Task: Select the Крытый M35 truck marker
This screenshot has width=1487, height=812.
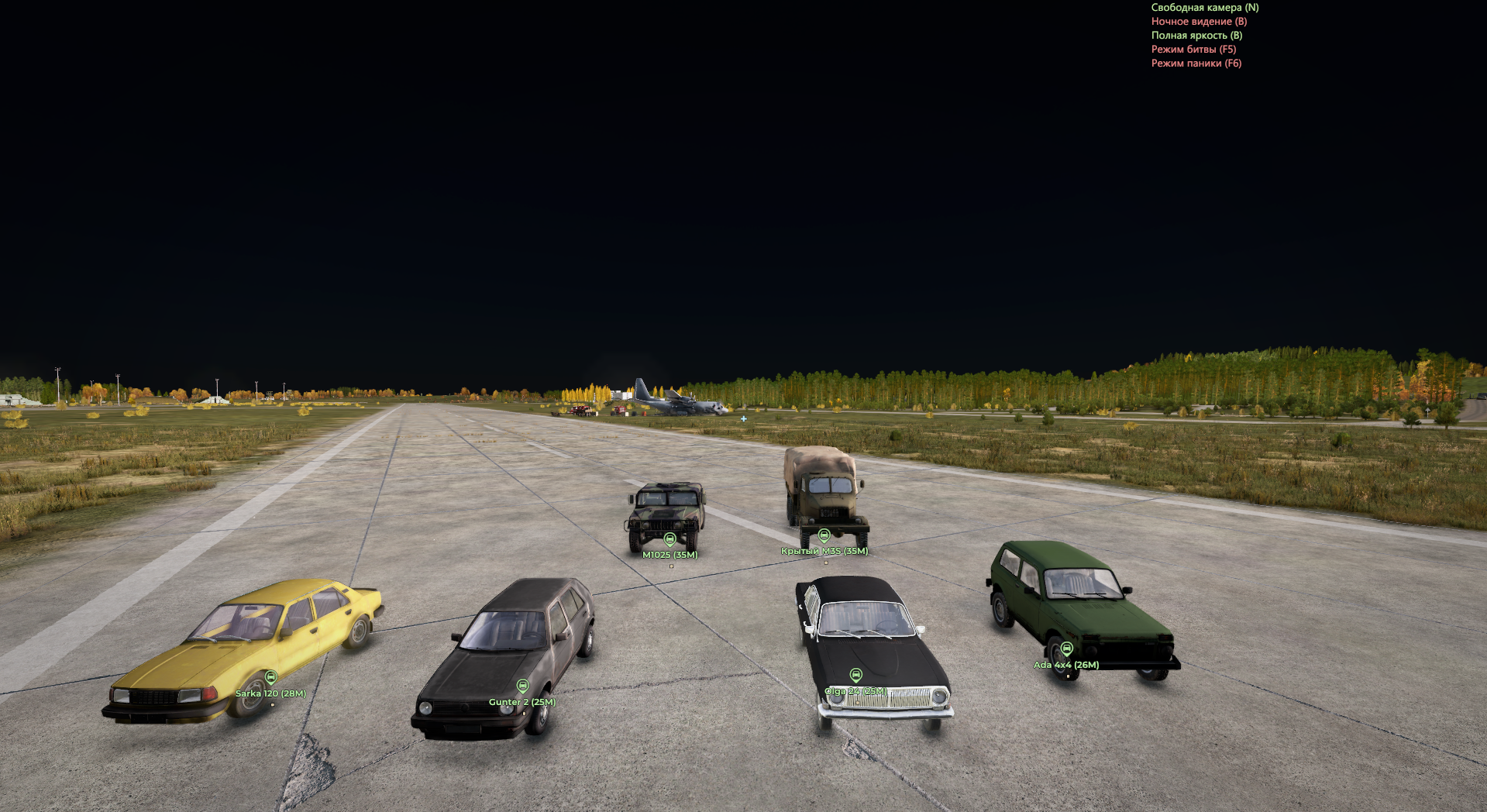Action: (824, 535)
